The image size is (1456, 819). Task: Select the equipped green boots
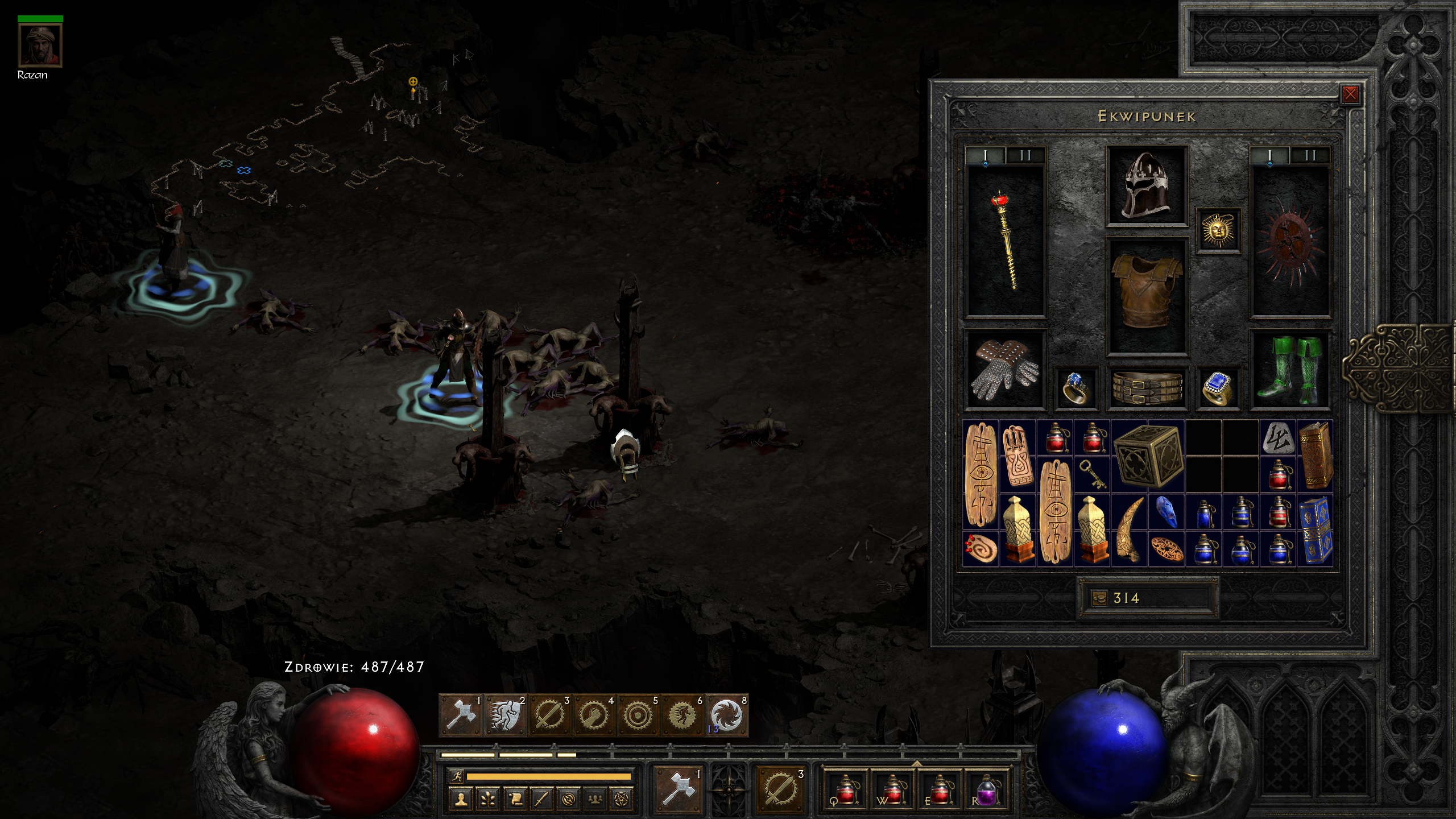pos(1290,371)
